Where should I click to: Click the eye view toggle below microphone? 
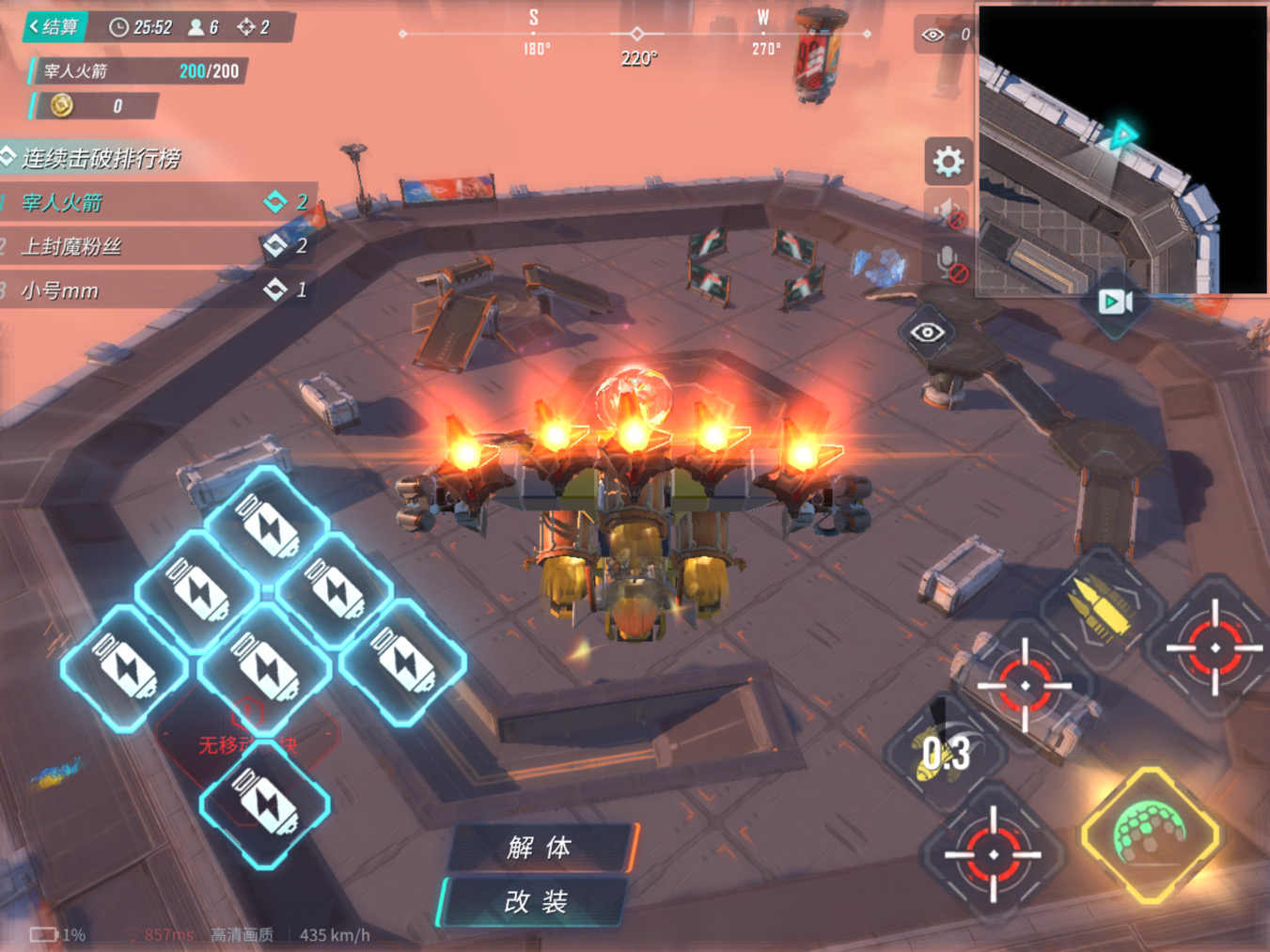[x=927, y=332]
